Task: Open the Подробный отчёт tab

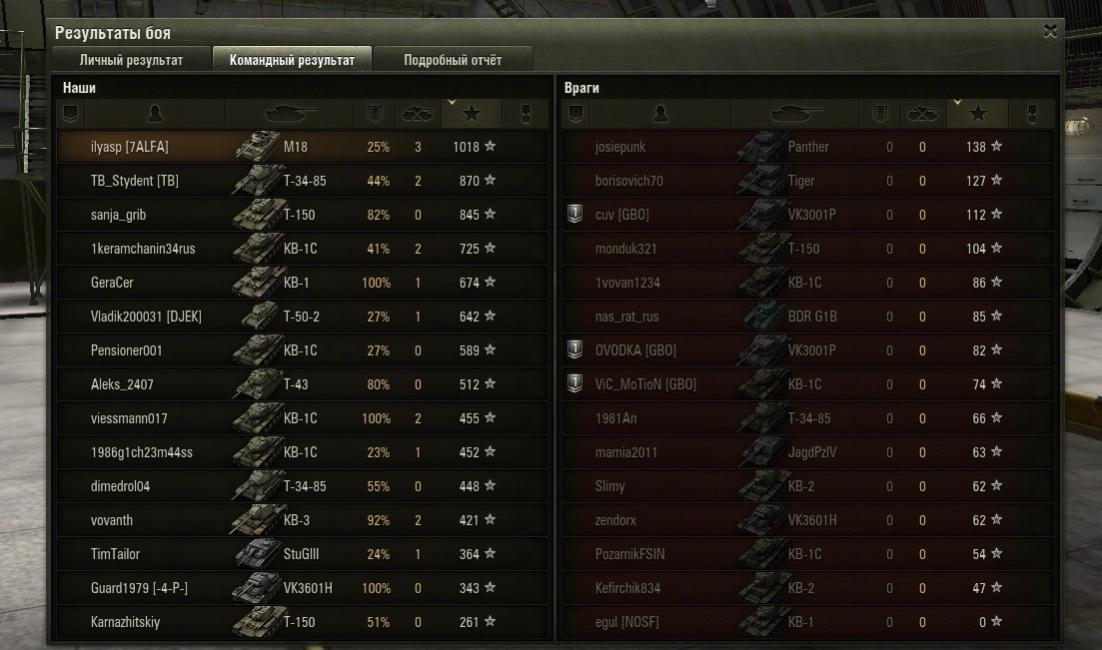Action: click(x=452, y=60)
